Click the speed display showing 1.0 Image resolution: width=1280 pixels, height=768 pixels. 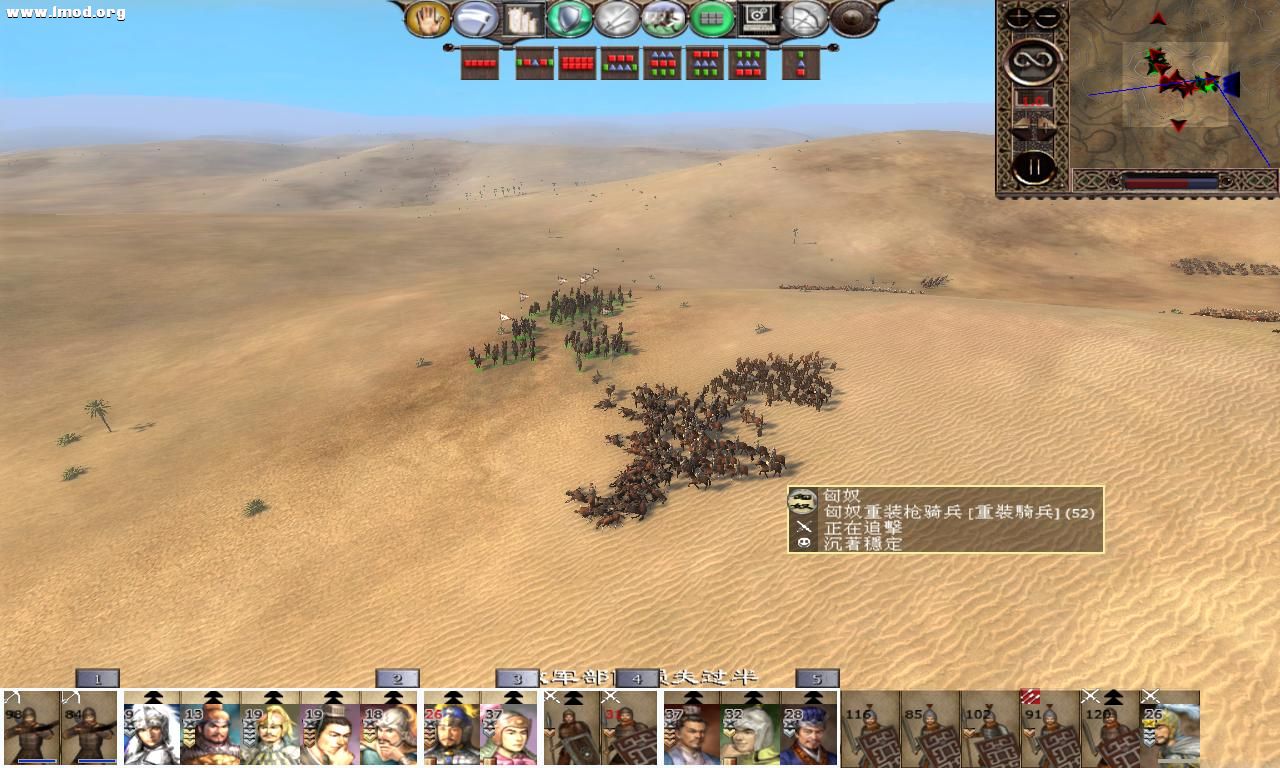[x=1031, y=100]
